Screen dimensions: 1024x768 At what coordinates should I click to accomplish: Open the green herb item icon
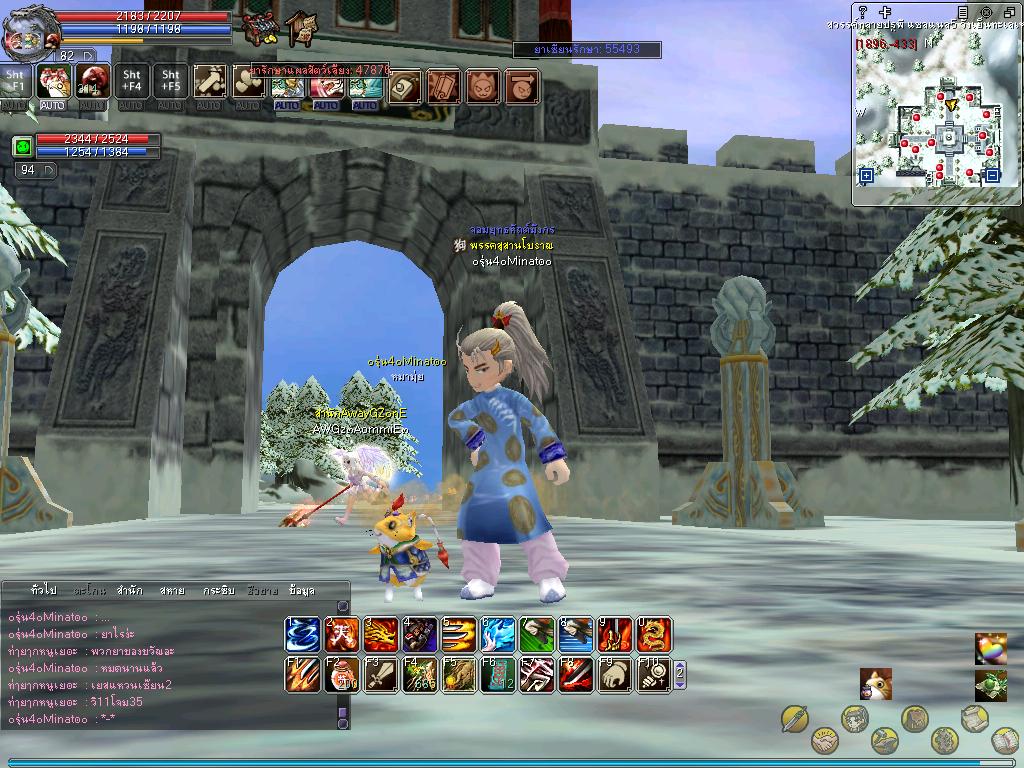coord(990,686)
